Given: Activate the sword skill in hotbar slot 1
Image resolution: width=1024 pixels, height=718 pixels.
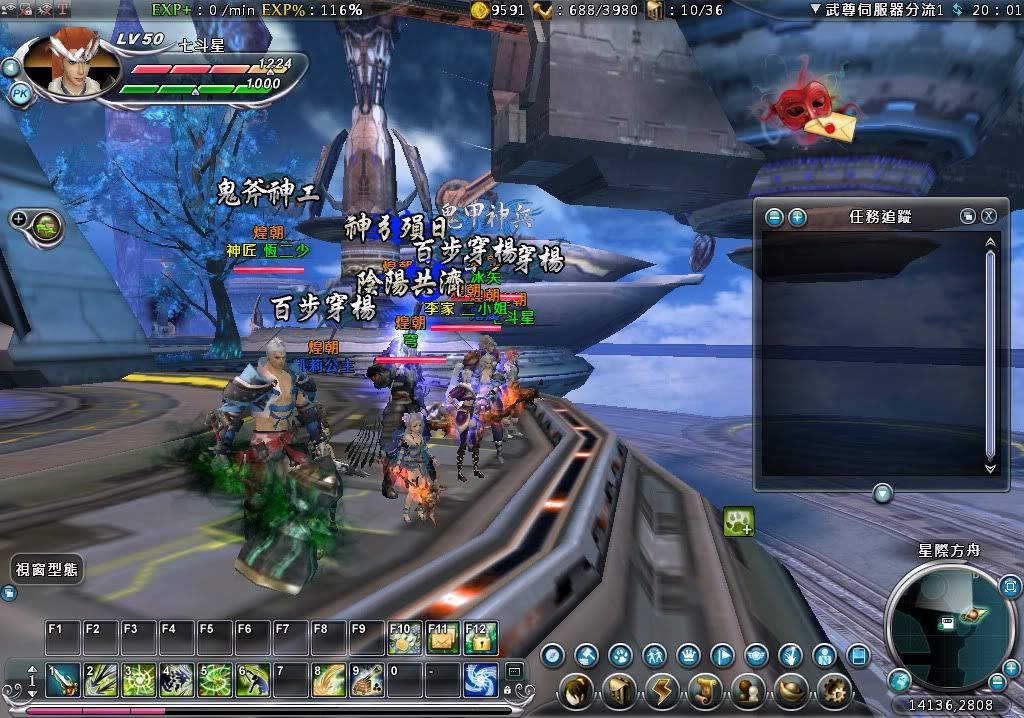Looking at the screenshot, I should click(x=63, y=680).
